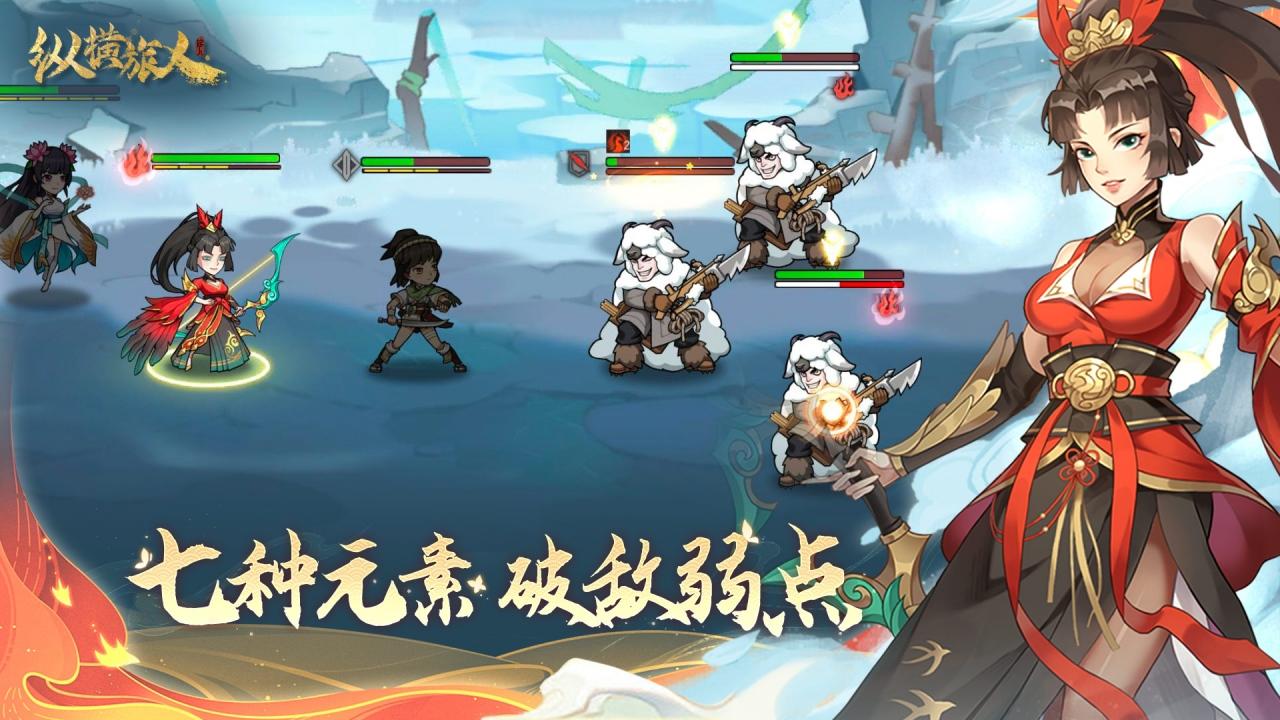Tap the green-clad dagger fighter in midfield
This screenshot has height=720, width=1280.
click(x=415, y=295)
